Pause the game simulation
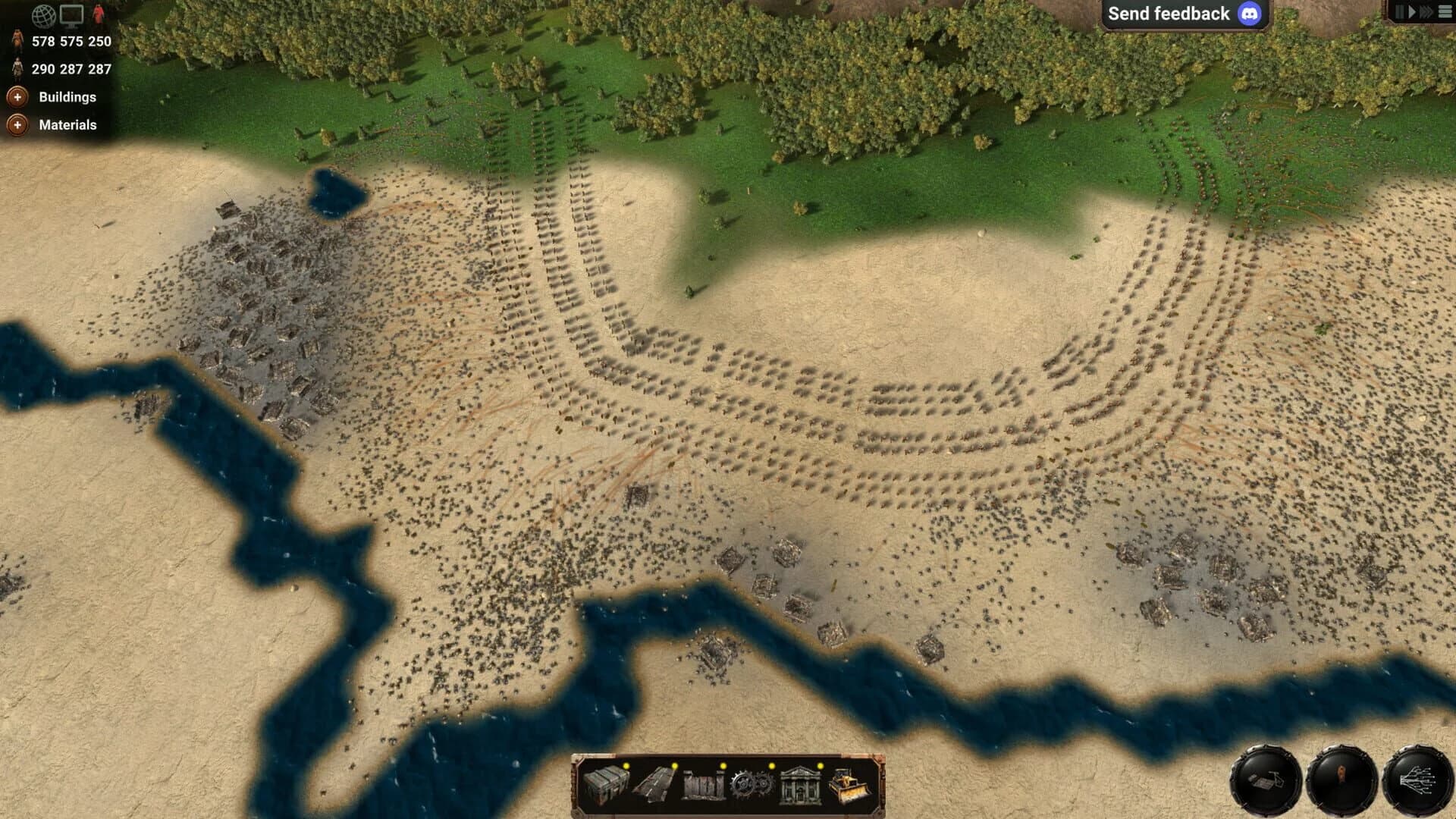Image resolution: width=1456 pixels, height=819 pixels. [1400, 12]
